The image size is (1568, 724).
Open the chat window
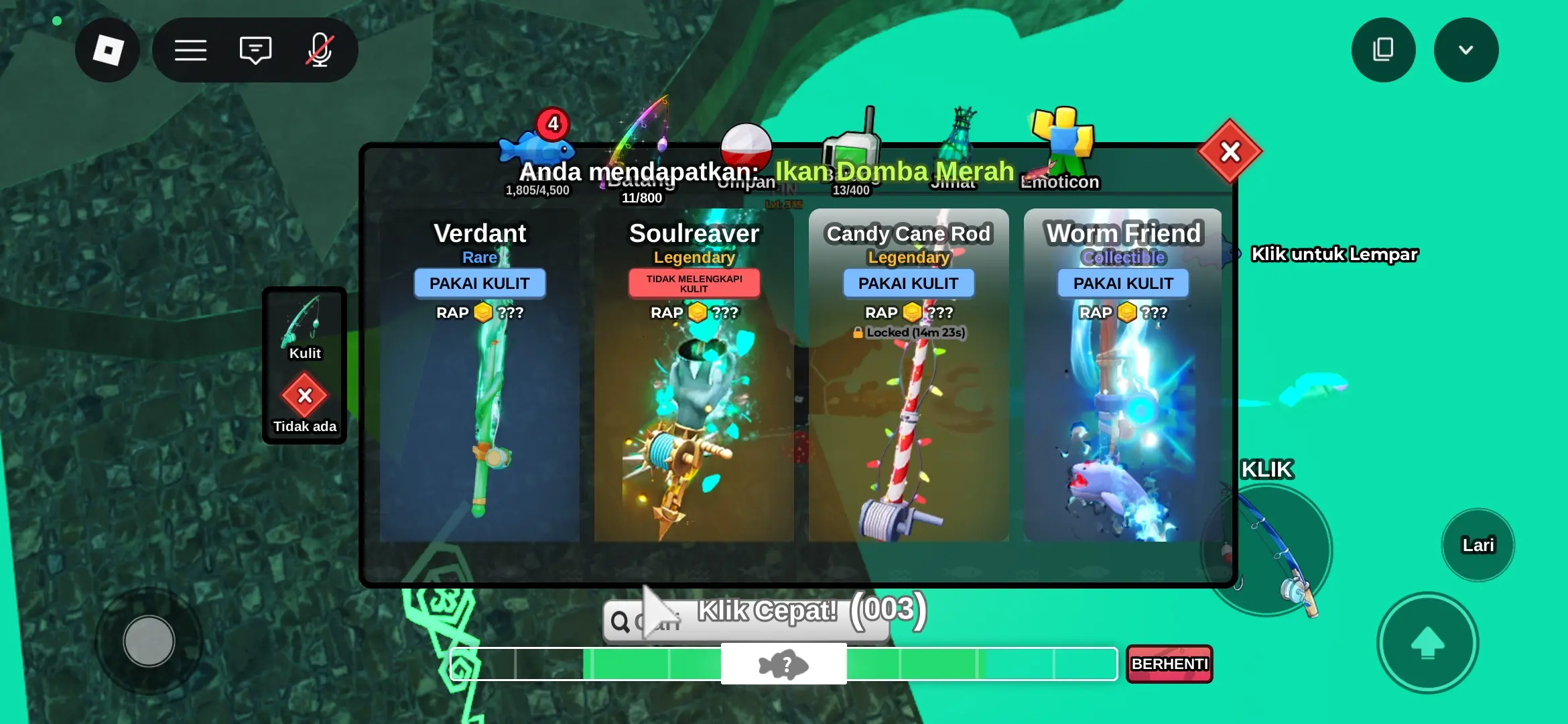coord(255,50)
